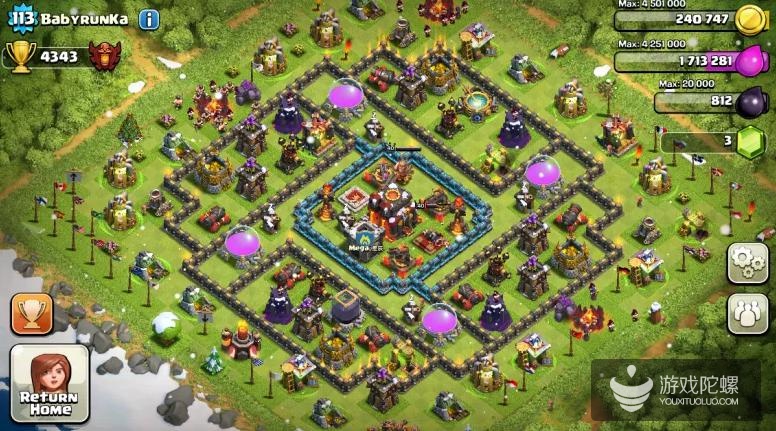Tap the level 113 experience badge
Image resolution: width=776 pixels, height=431 pixels.
(x=21, y=17)
